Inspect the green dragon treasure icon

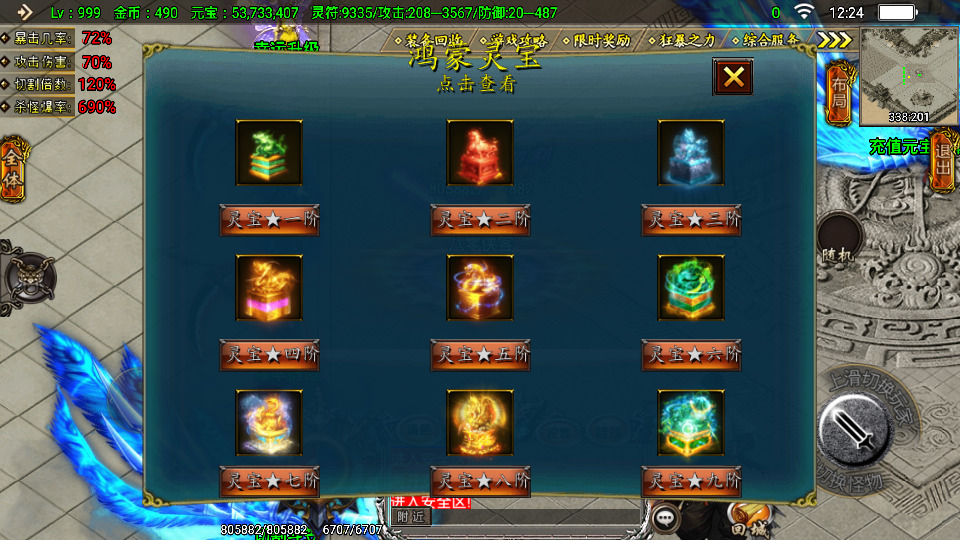coord(269,153)
